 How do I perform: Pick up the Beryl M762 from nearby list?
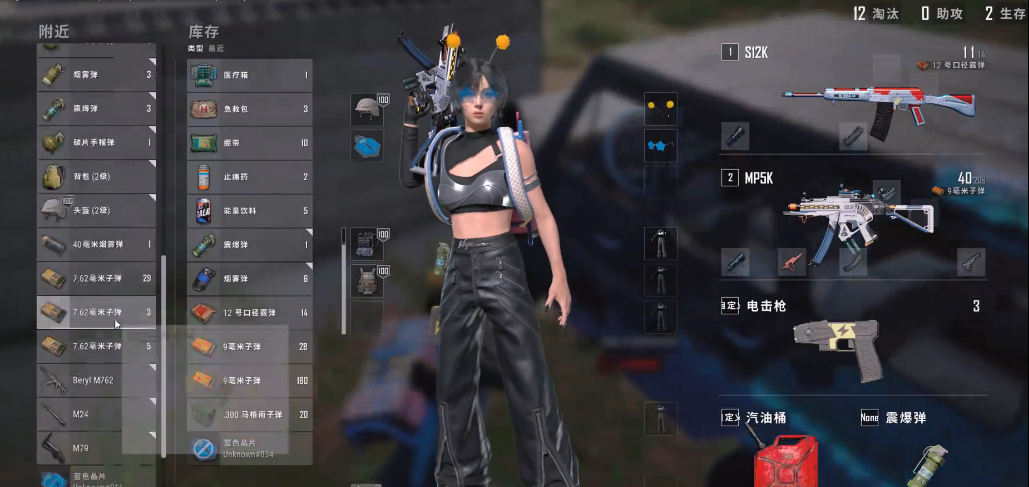pyautogui.click(x=96, y=380)
